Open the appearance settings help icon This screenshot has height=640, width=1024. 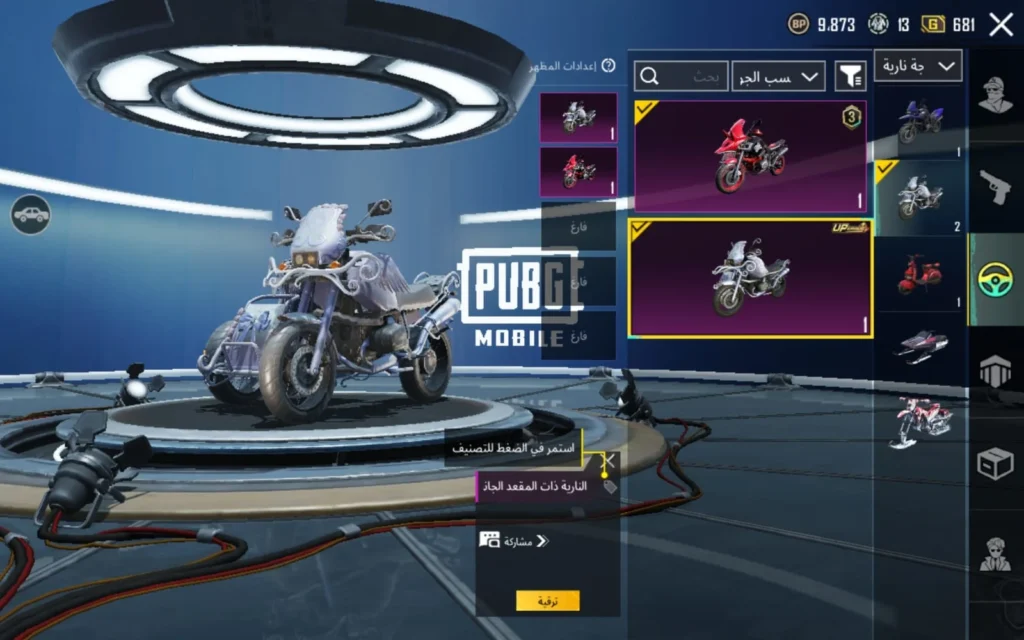(608, 67)
